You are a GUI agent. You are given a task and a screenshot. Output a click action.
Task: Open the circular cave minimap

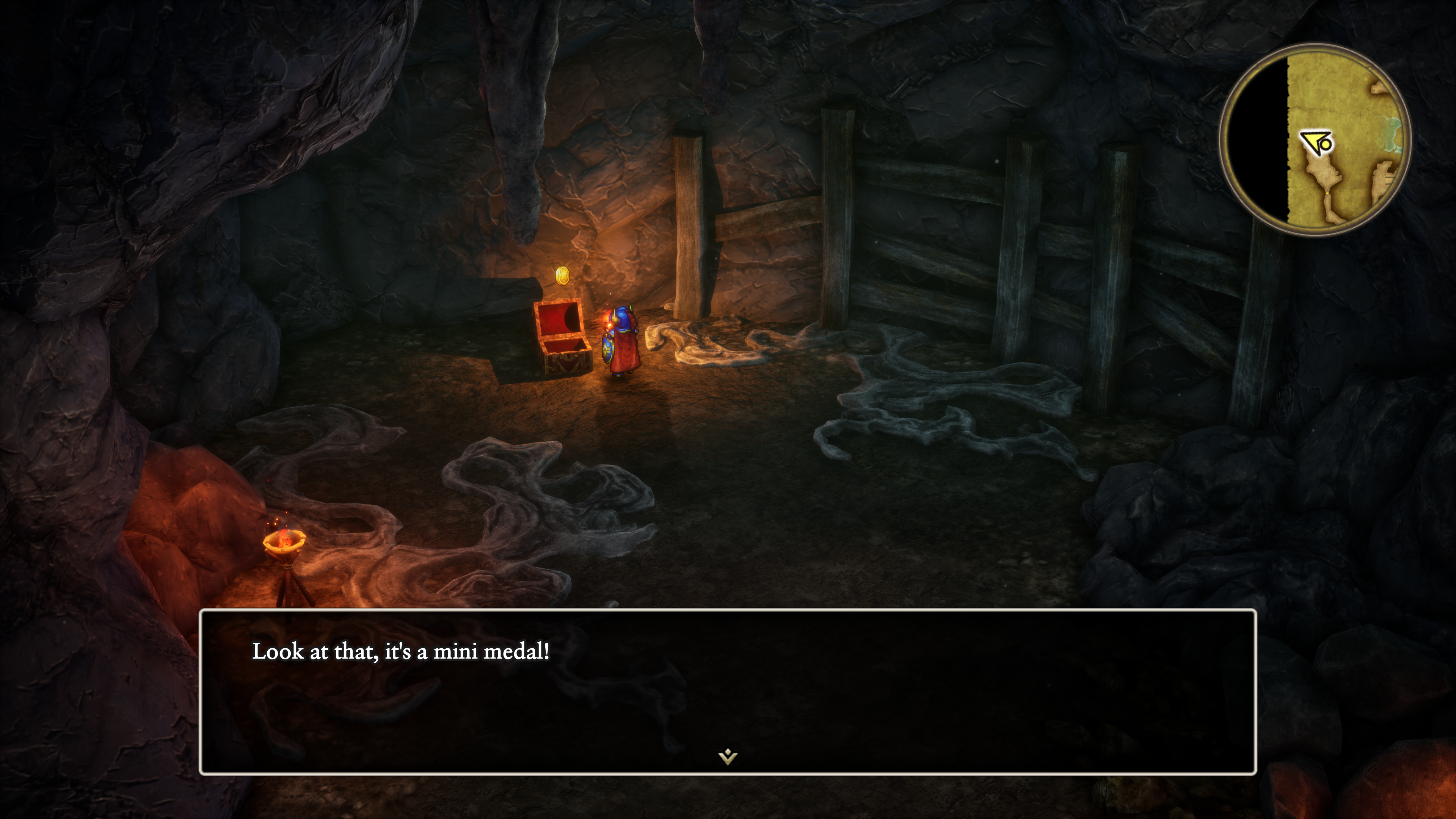[1315, 139]
